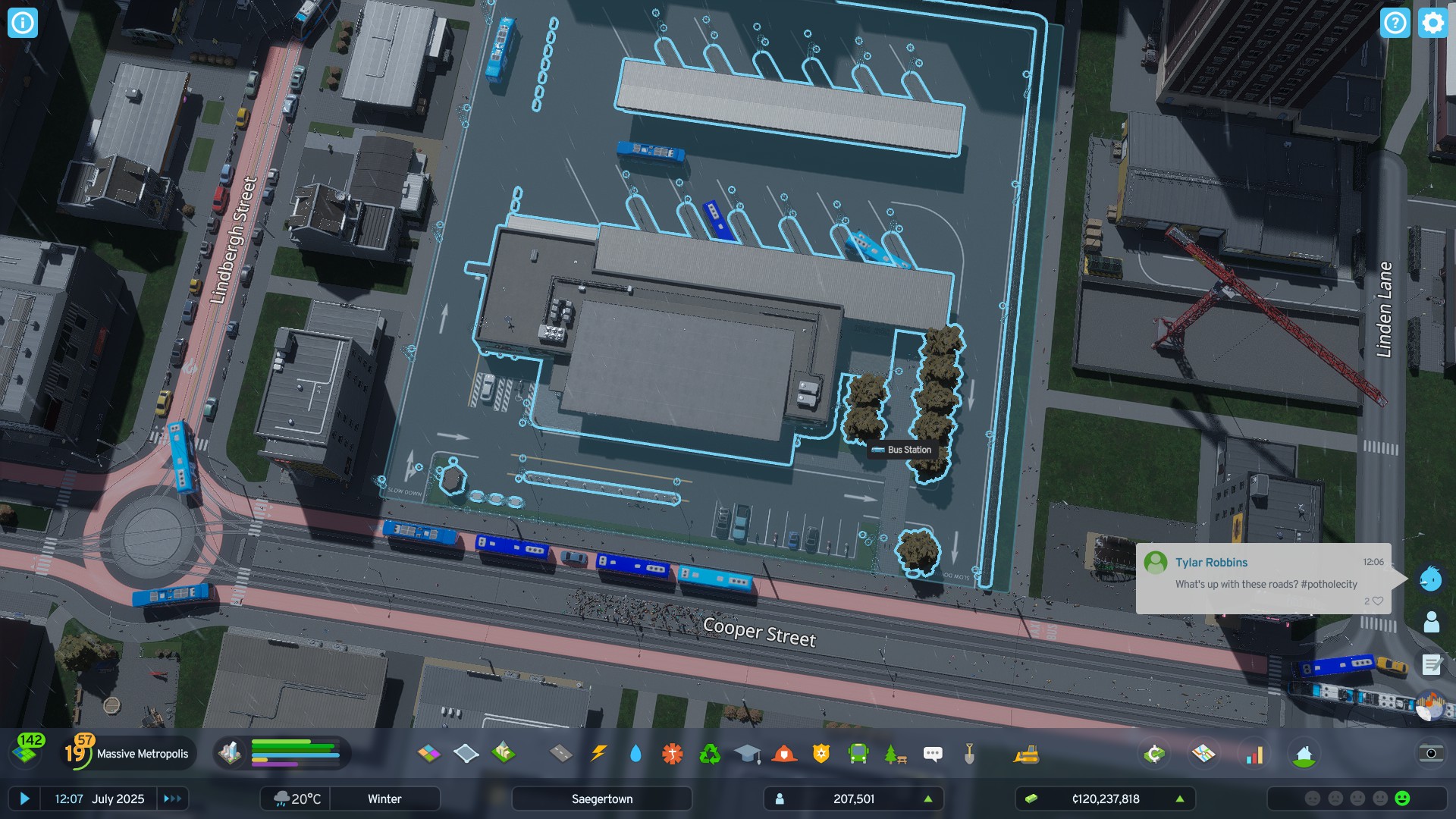Expand the treasury panel via green arrow

[x=1180, y=799]
